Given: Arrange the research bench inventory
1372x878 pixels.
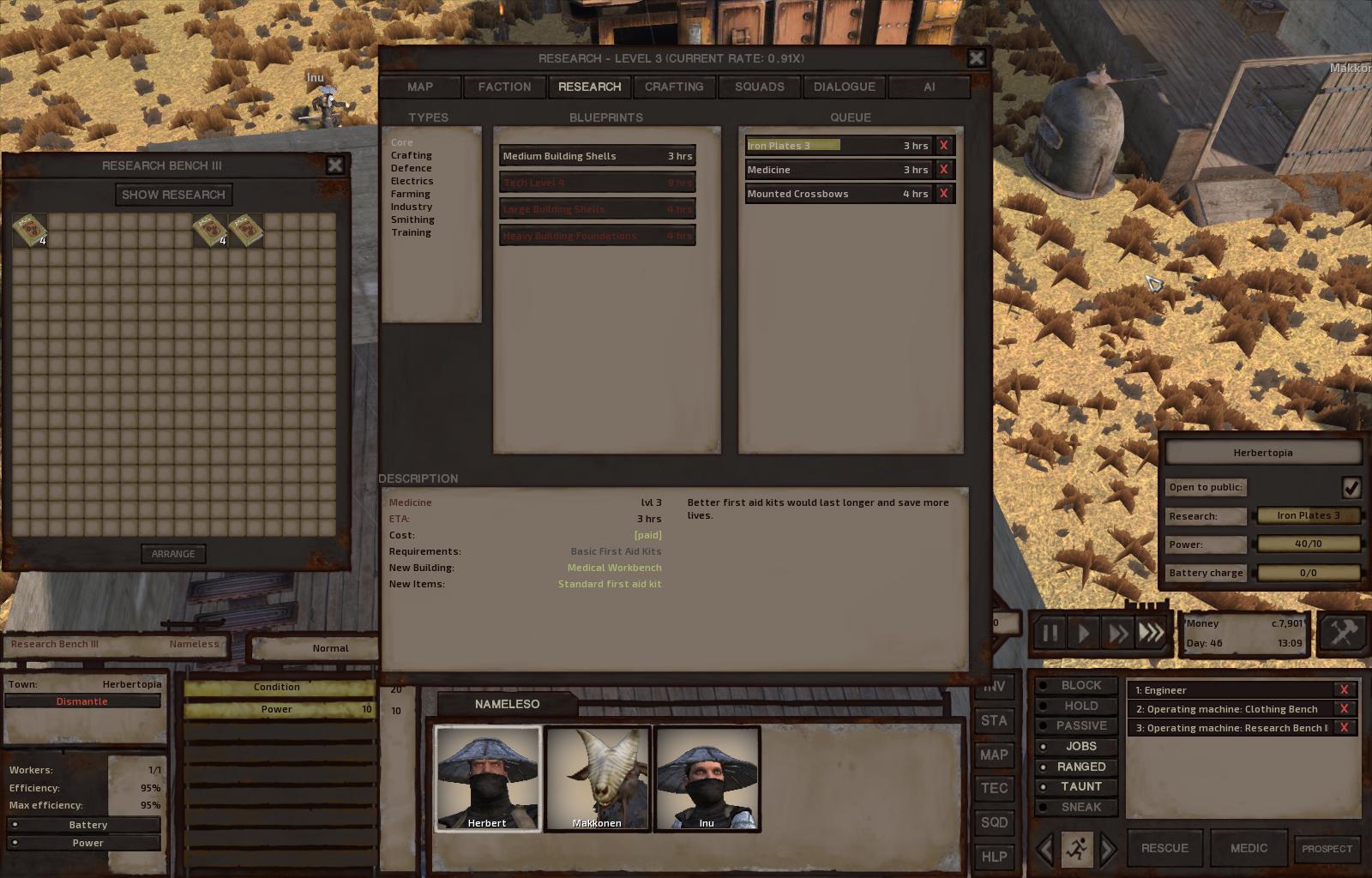Looking at the screenshot, I should 173,554.
